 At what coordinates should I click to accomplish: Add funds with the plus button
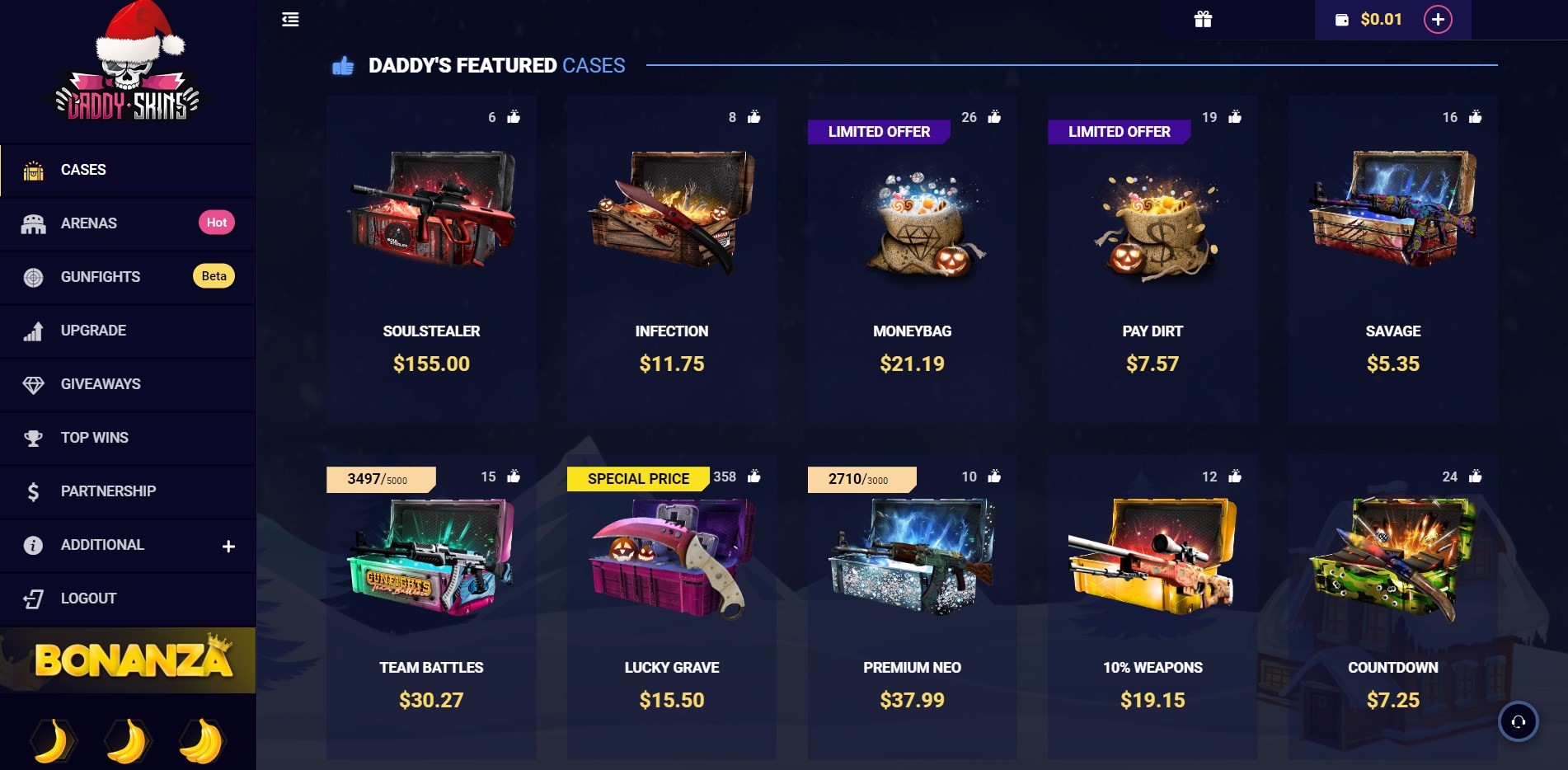1438,20
